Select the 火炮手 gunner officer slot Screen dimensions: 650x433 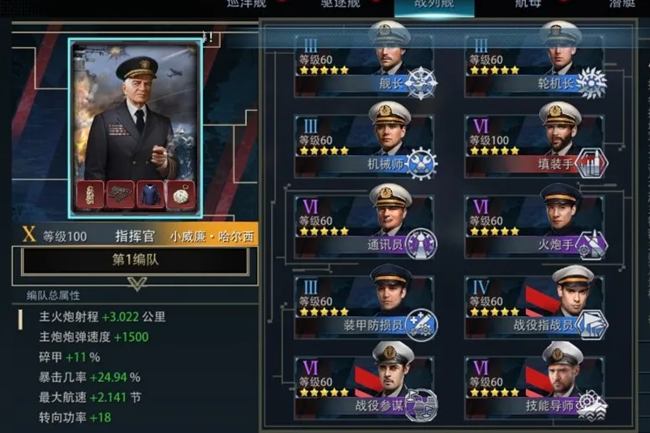click(536, 227)
